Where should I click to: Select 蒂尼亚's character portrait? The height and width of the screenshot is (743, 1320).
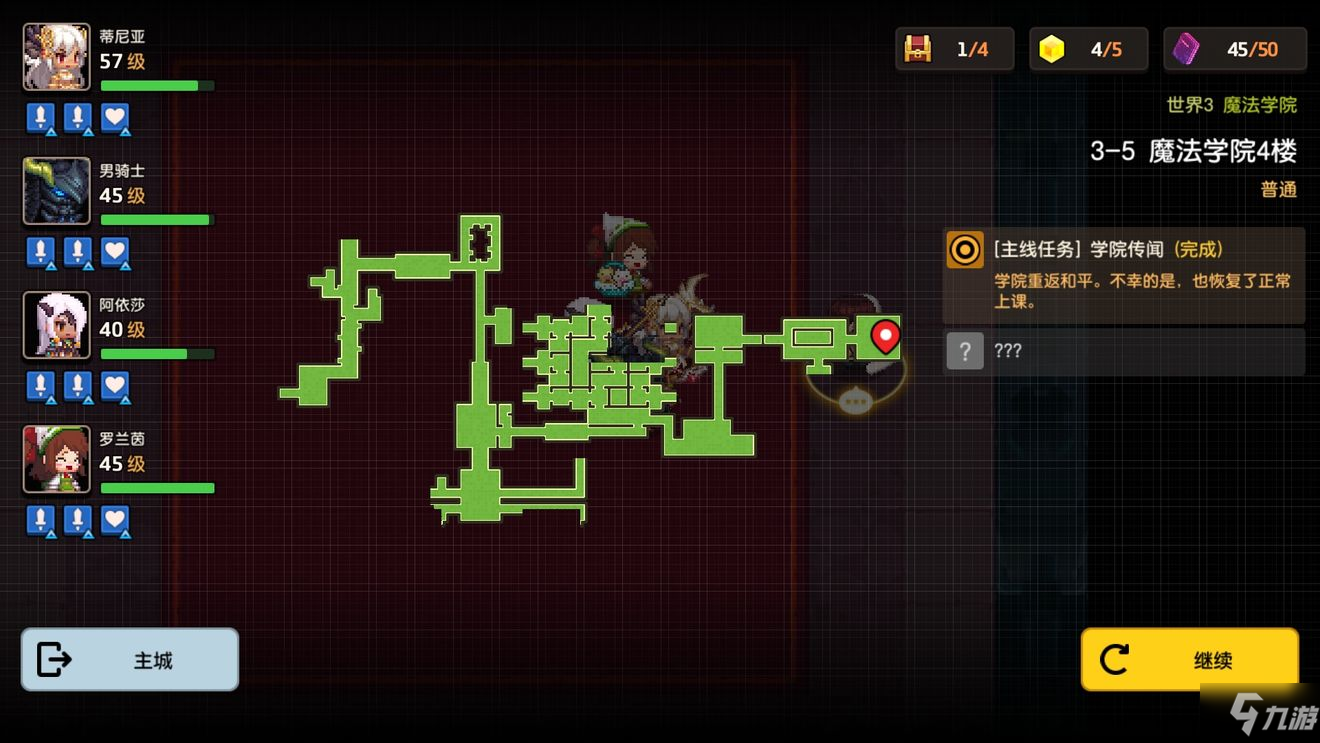[57, 57]
